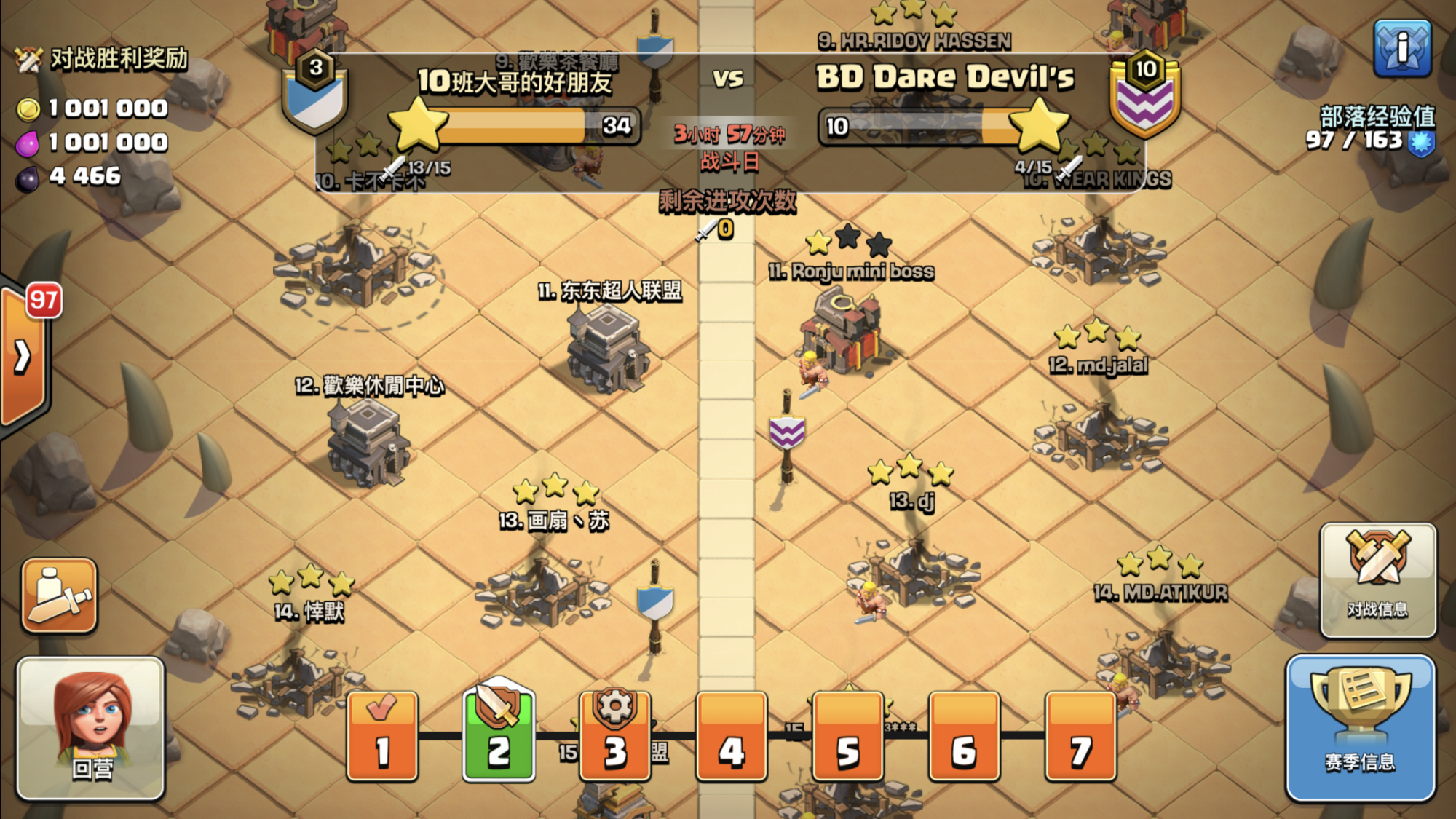The width and height of the screenshot is (1456, 819).
Task: Open the 对战信息 war details panel
Action: click(1377, 579)
